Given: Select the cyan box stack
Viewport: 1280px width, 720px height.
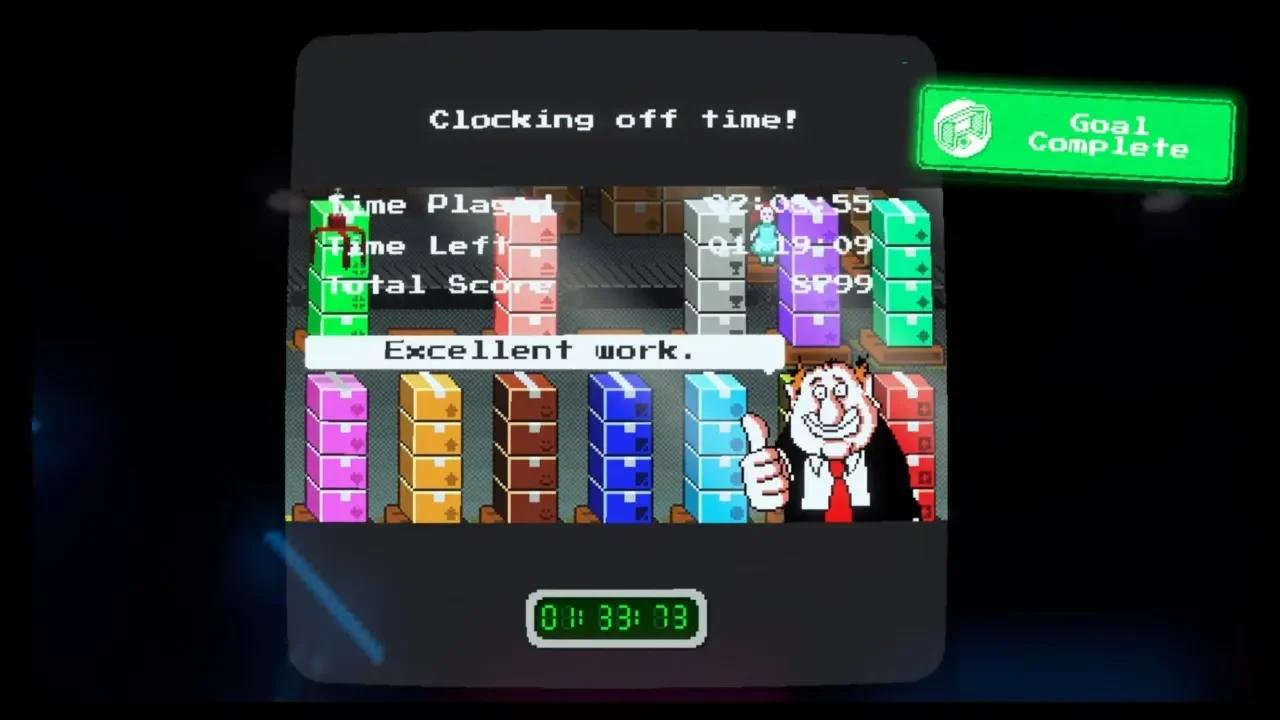Looking at the screenshot, I should (713, 450).
